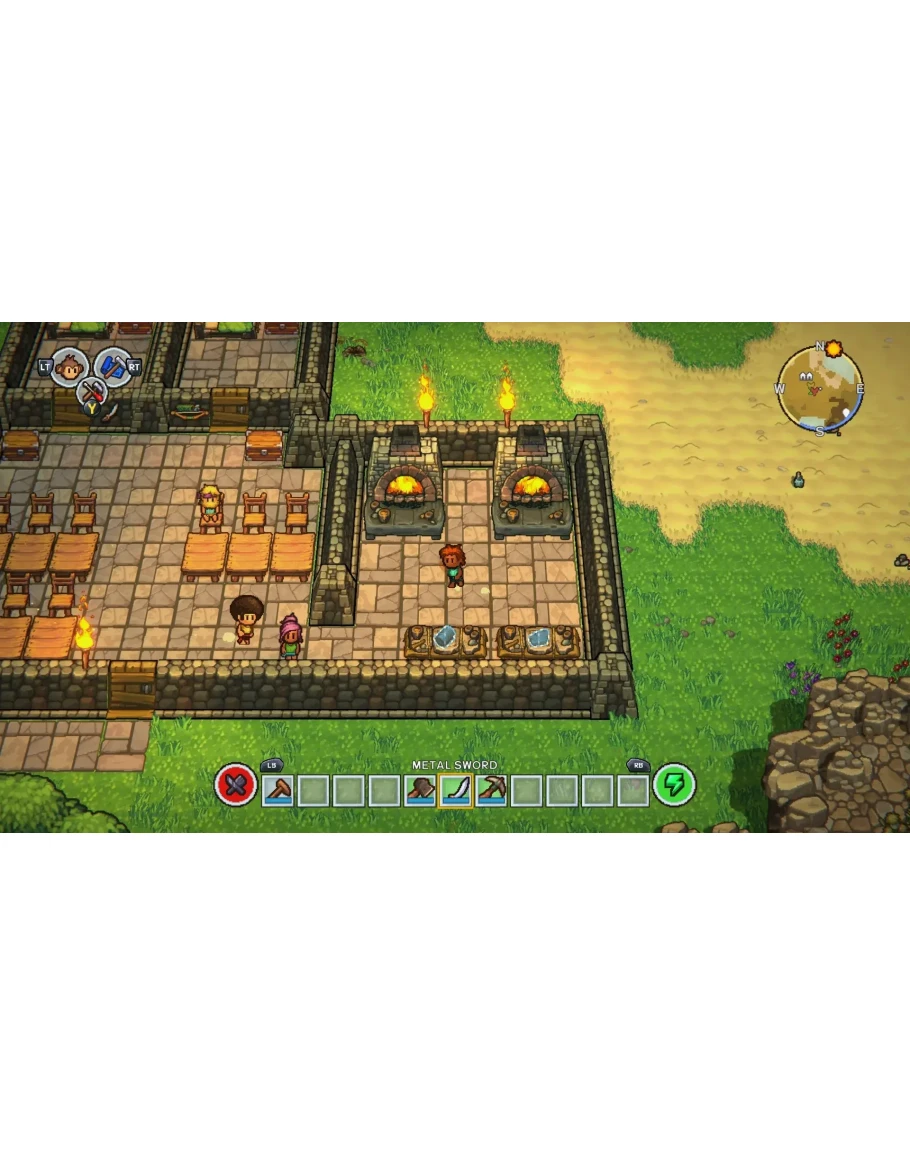The height and width of the screenshot is (1155, 910).
Task: Select the wooden hammer hotbar slot
Action: pos(277,790)
